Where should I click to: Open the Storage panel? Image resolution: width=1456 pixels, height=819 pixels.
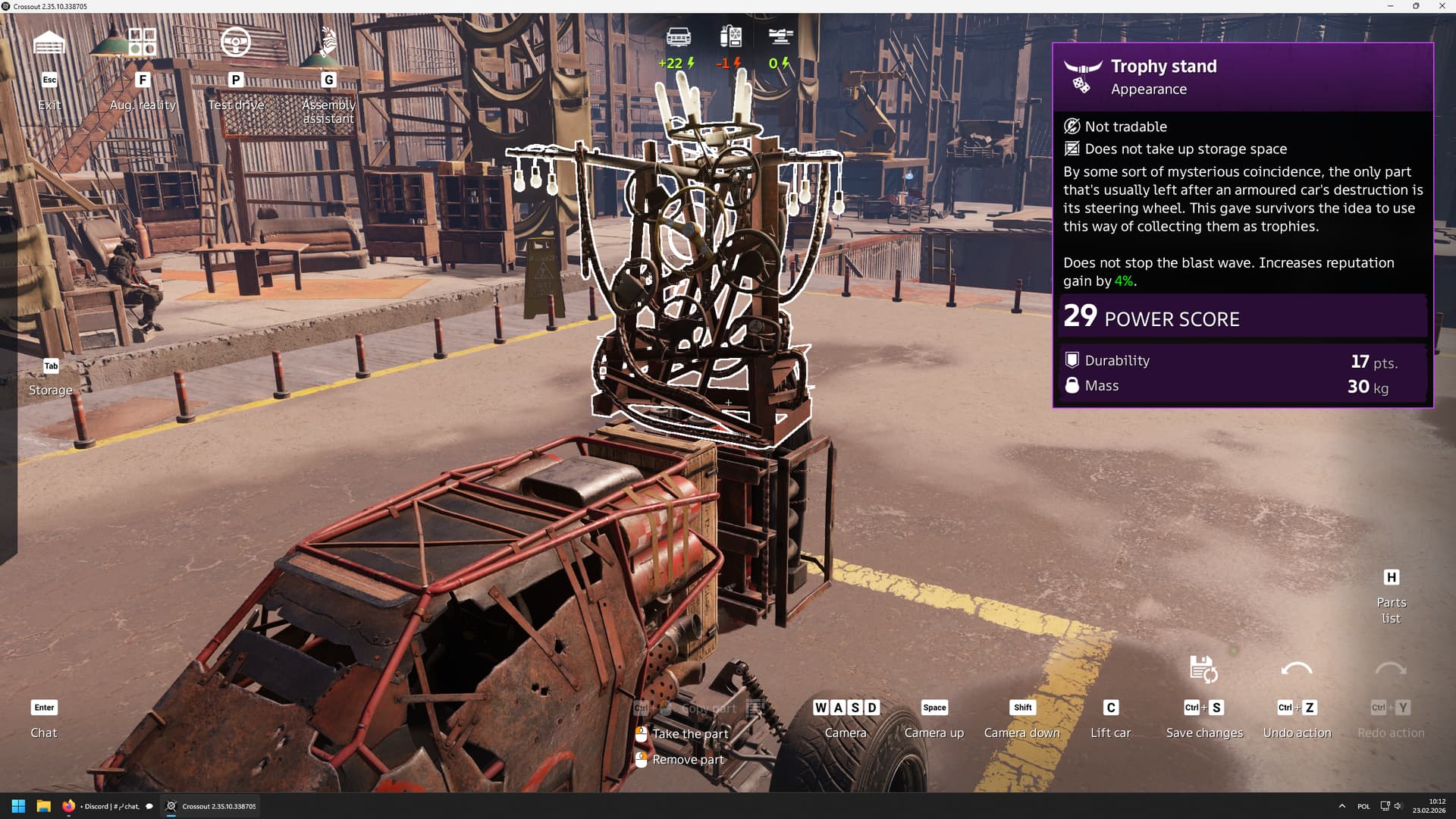[x=51, y=378]
